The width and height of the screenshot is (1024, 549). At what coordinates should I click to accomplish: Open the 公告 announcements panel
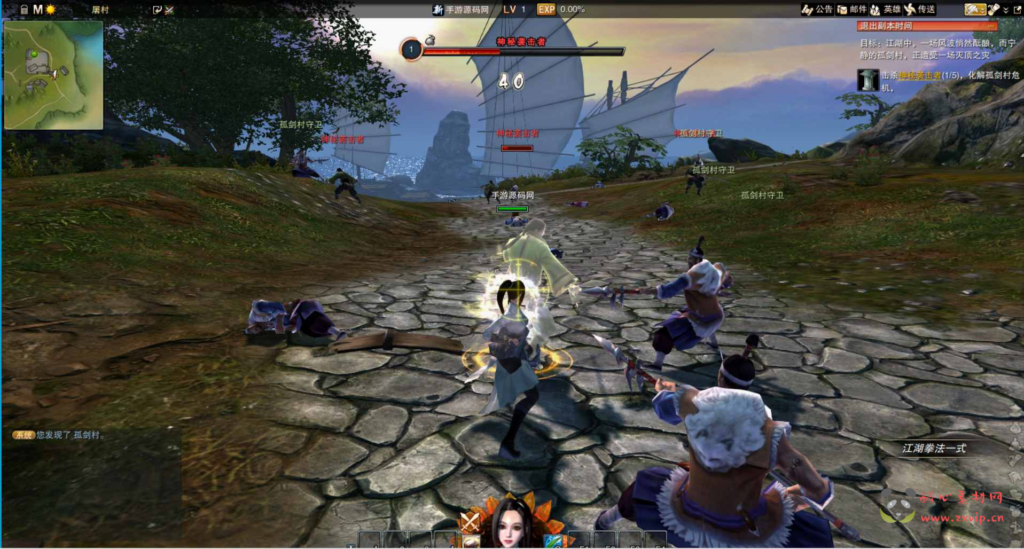click(x=817, y=9)
